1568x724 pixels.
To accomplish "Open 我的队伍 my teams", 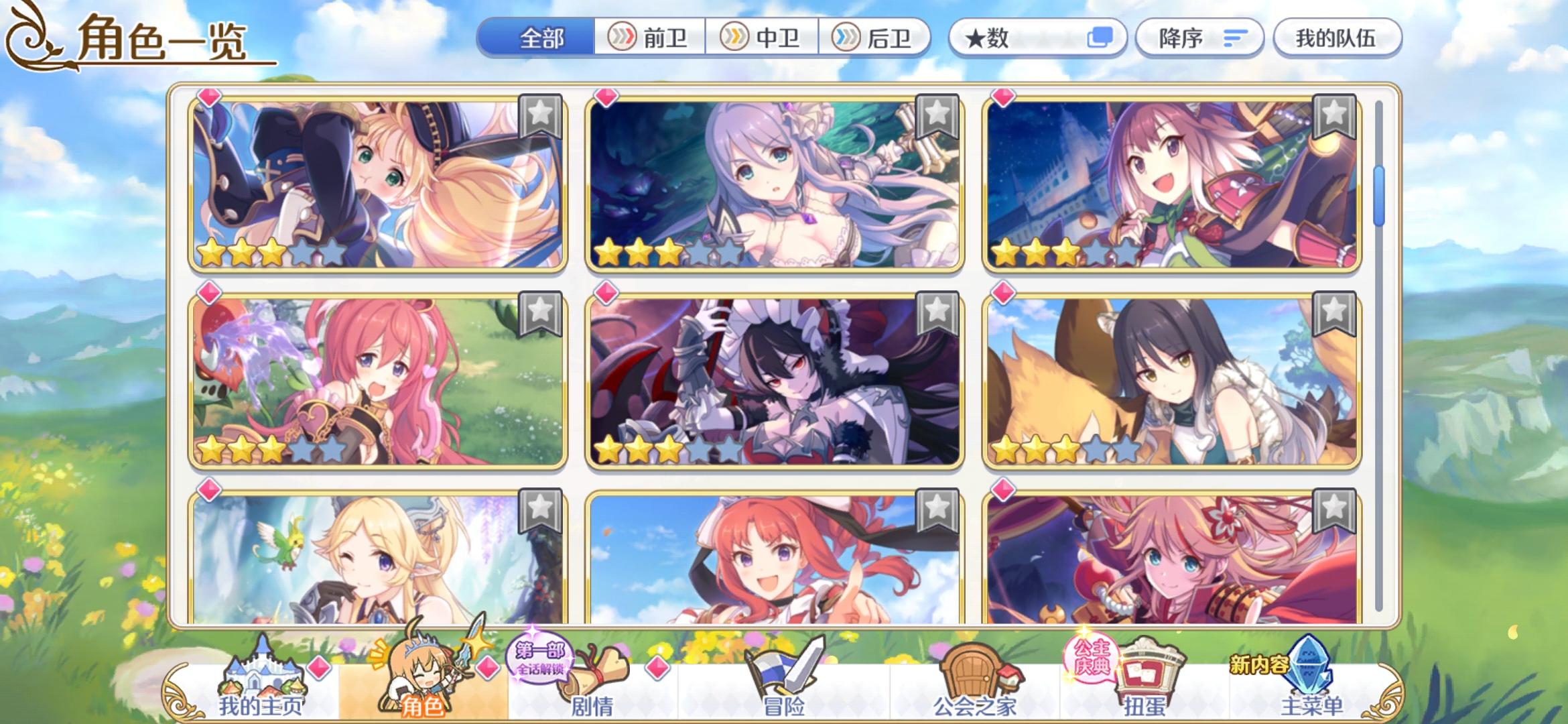I will click(1337, 39).
